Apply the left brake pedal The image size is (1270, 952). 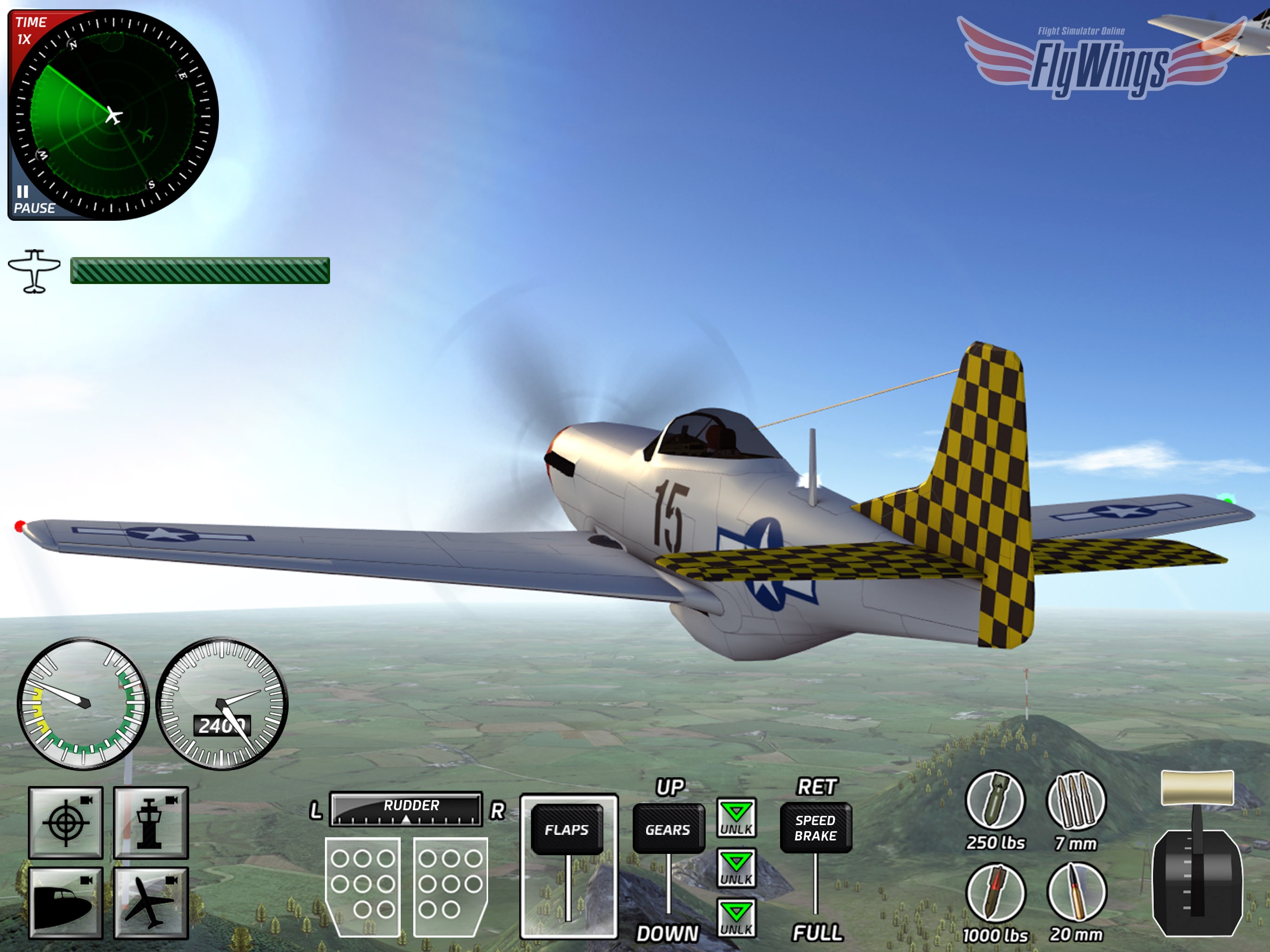coord(363,886)
